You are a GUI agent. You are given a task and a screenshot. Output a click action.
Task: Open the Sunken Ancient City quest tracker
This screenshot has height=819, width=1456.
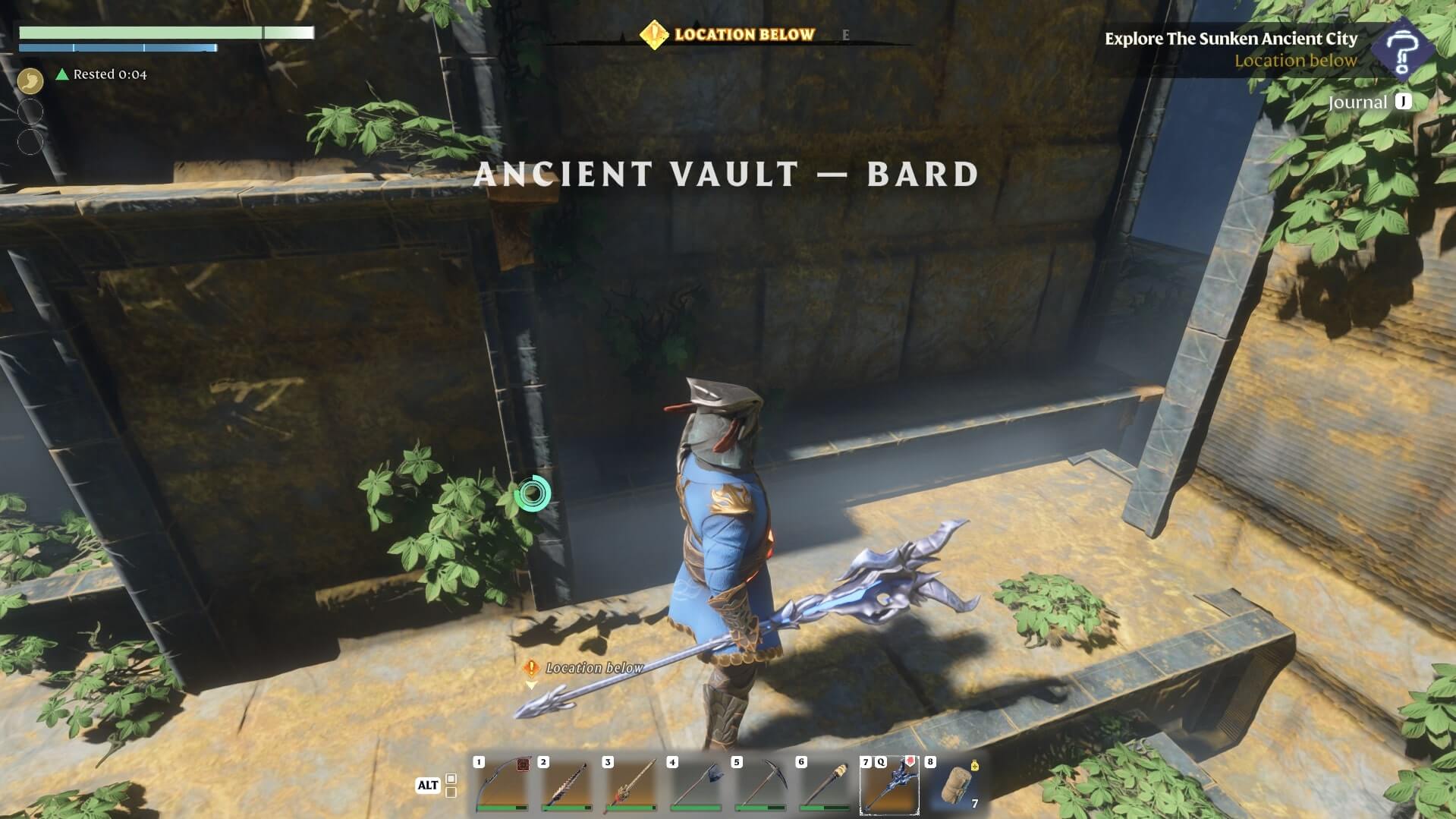click(x=1231, y=39)
